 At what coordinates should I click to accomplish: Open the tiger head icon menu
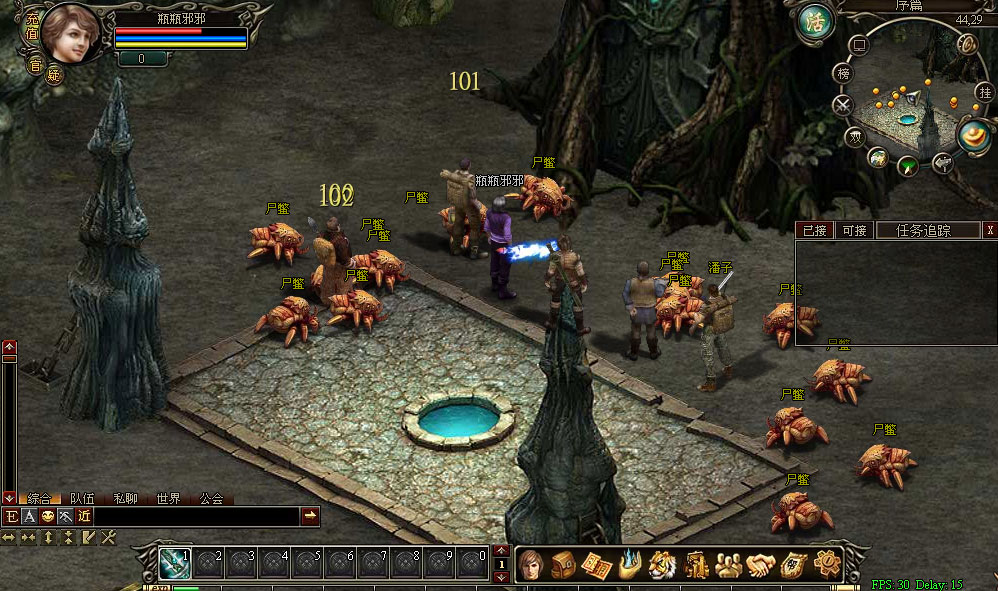(x=662, y=564)
